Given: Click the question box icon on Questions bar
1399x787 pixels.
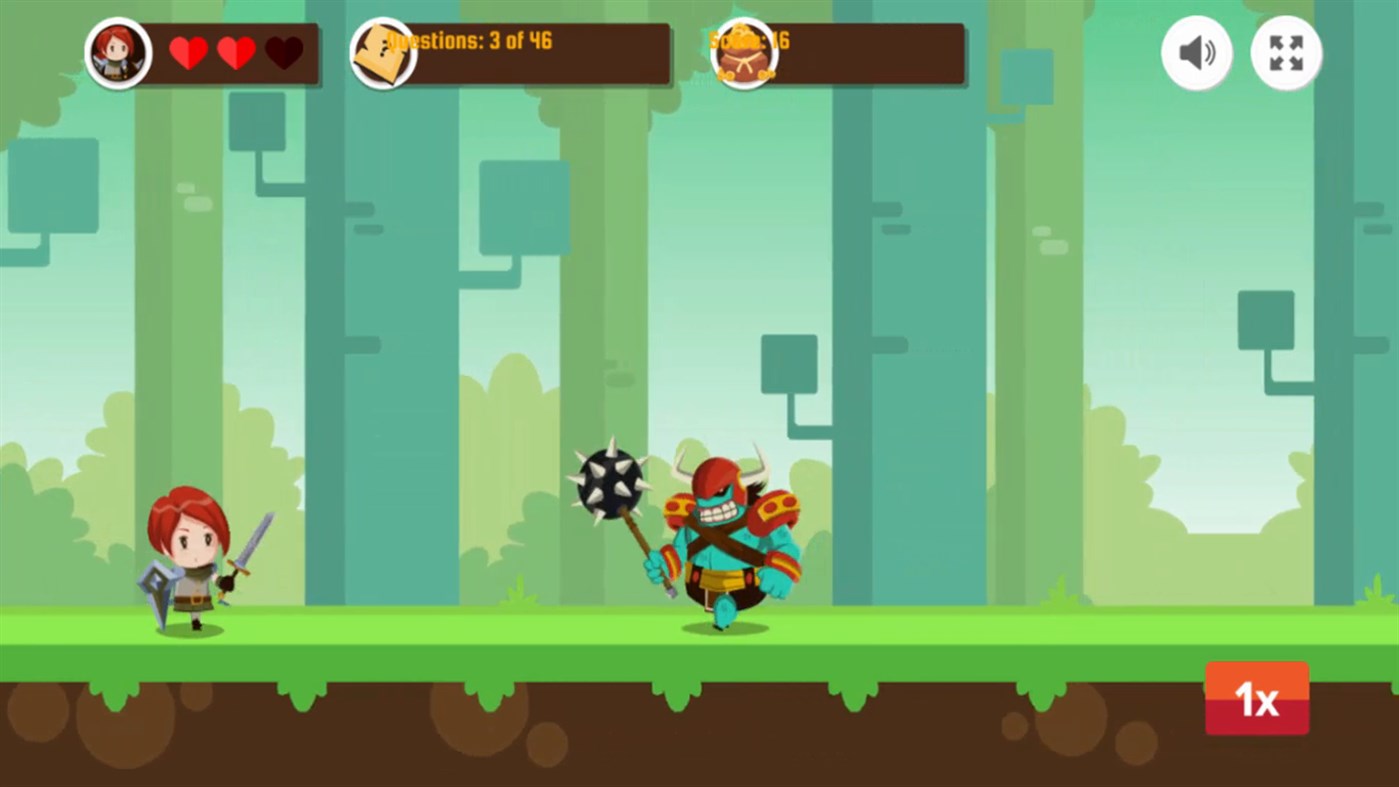Looking at the screenshot, I should (385, 53).
